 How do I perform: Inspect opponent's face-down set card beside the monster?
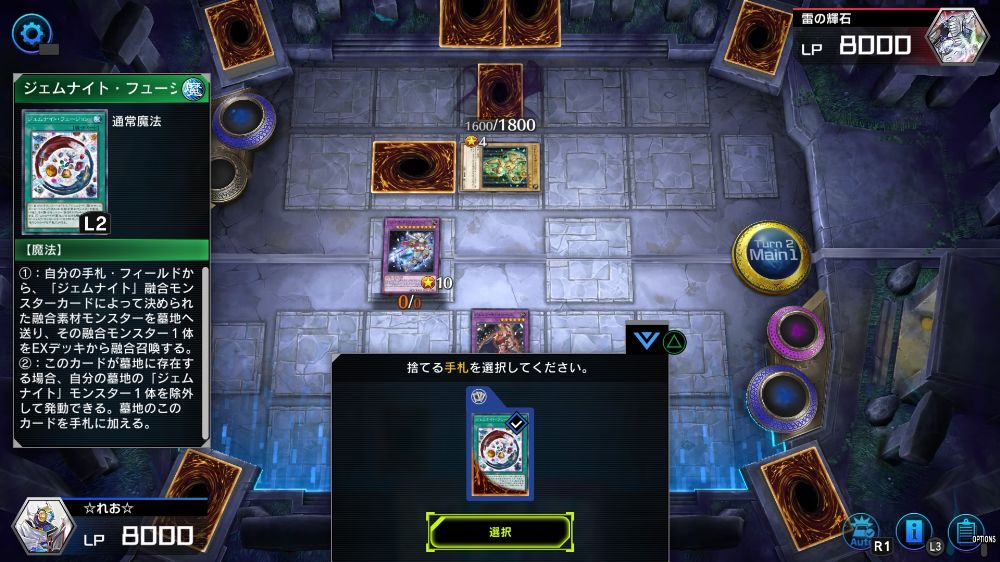[x=413, y=166]
